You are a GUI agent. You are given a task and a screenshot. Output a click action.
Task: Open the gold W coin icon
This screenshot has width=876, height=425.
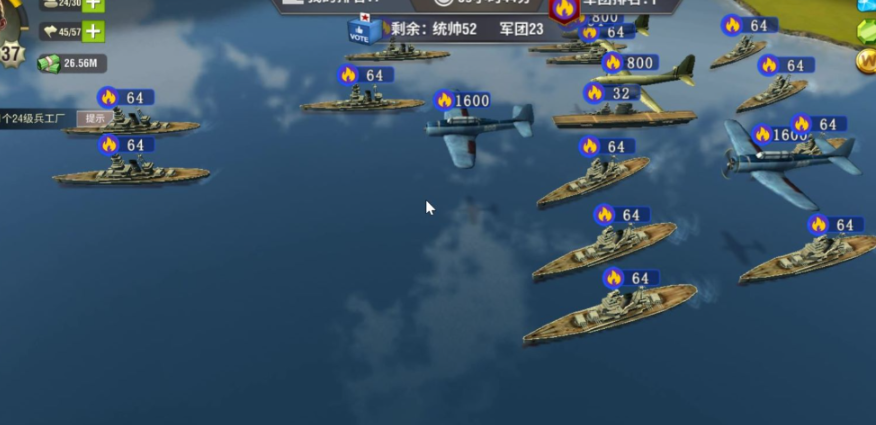[x=867, y=60]
